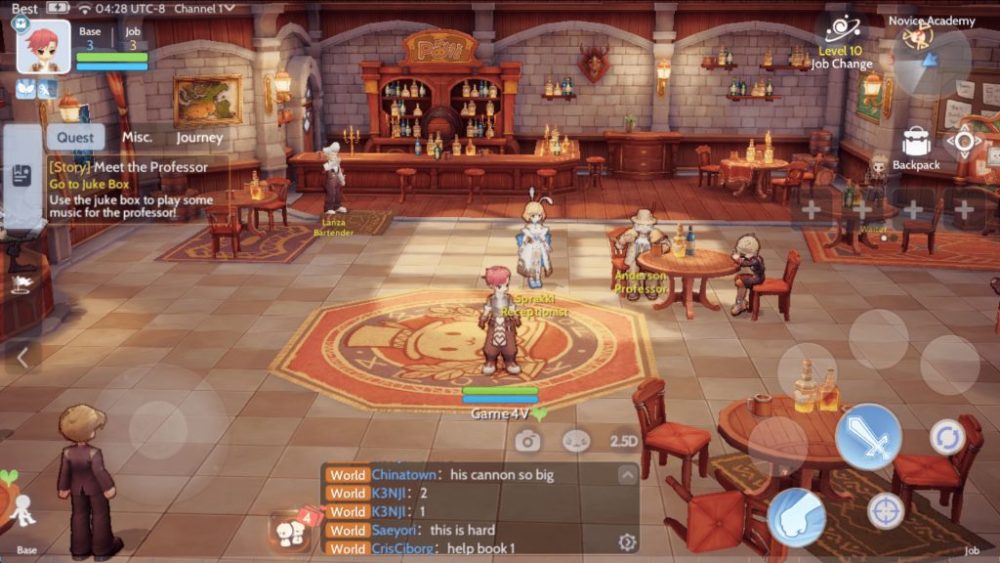Tap the crosshair target-lock button
This screenshot has width=1000, height=563.
885,511
